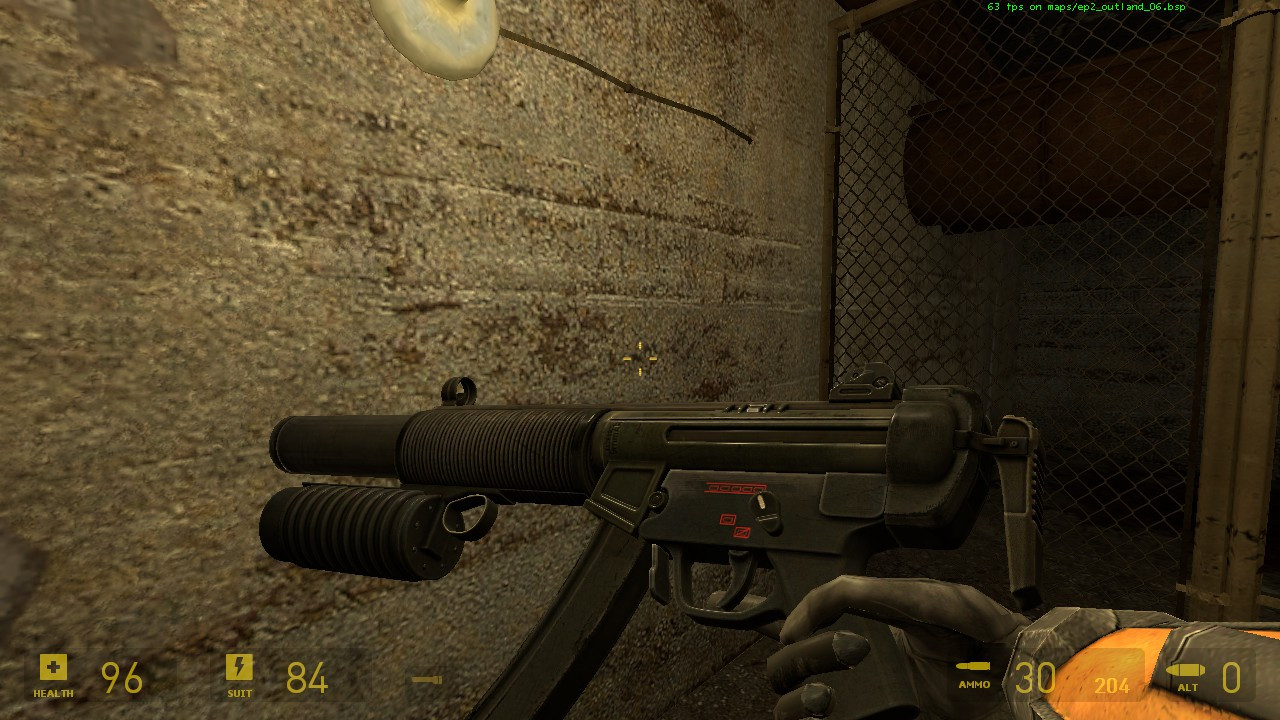
Task: Click the SUIT battery icon
Action: pyautogui.click(x=240, y=665)
